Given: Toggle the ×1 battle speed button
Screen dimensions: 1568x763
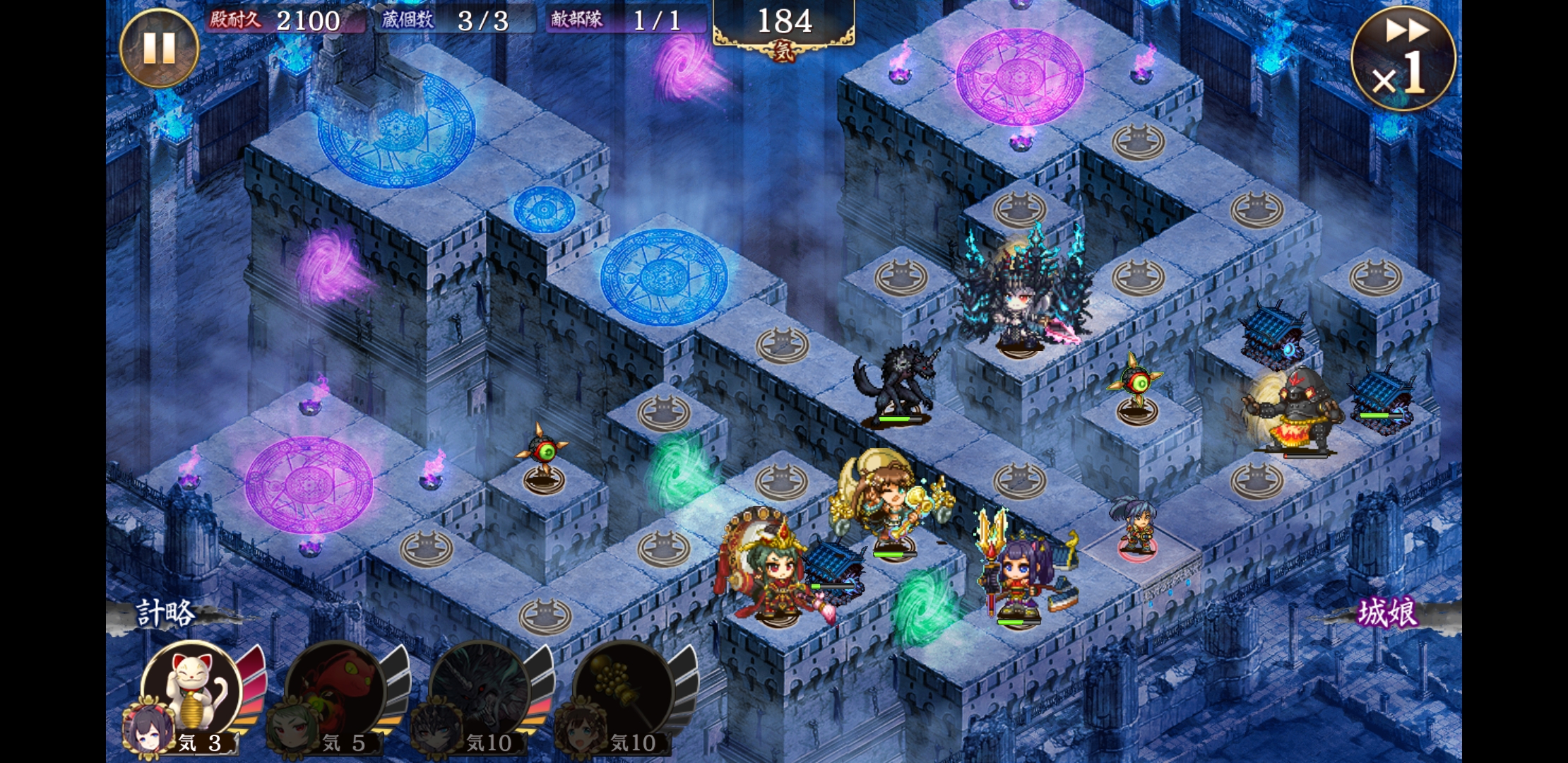Looking at the screenshot, I should [x=1403, y=59].
